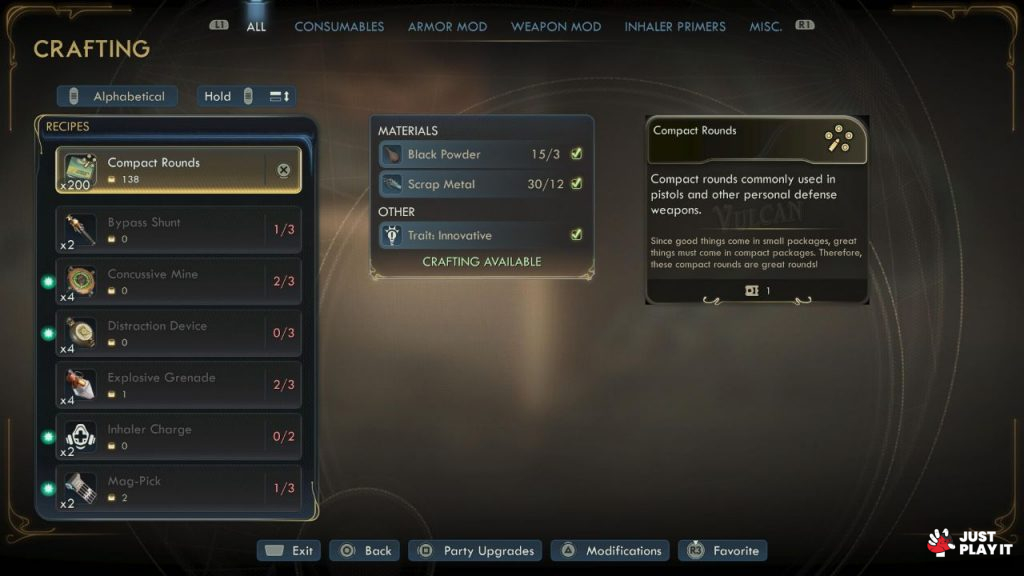Select the Mag-Pick recipe

tap(178, 489)
